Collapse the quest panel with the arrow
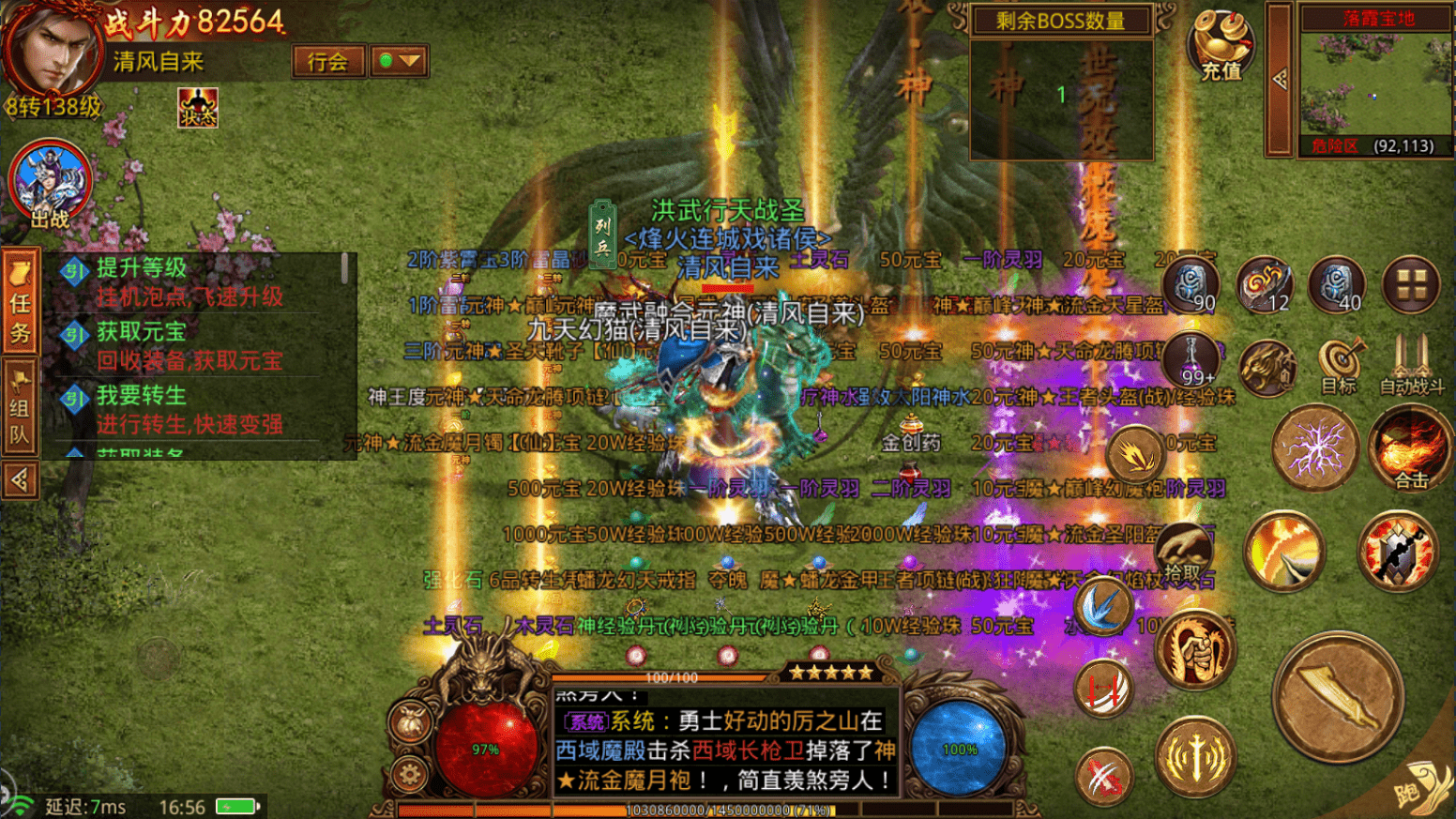The height and width of the screenshot is (819, 1456). click(x=20, y=480)
